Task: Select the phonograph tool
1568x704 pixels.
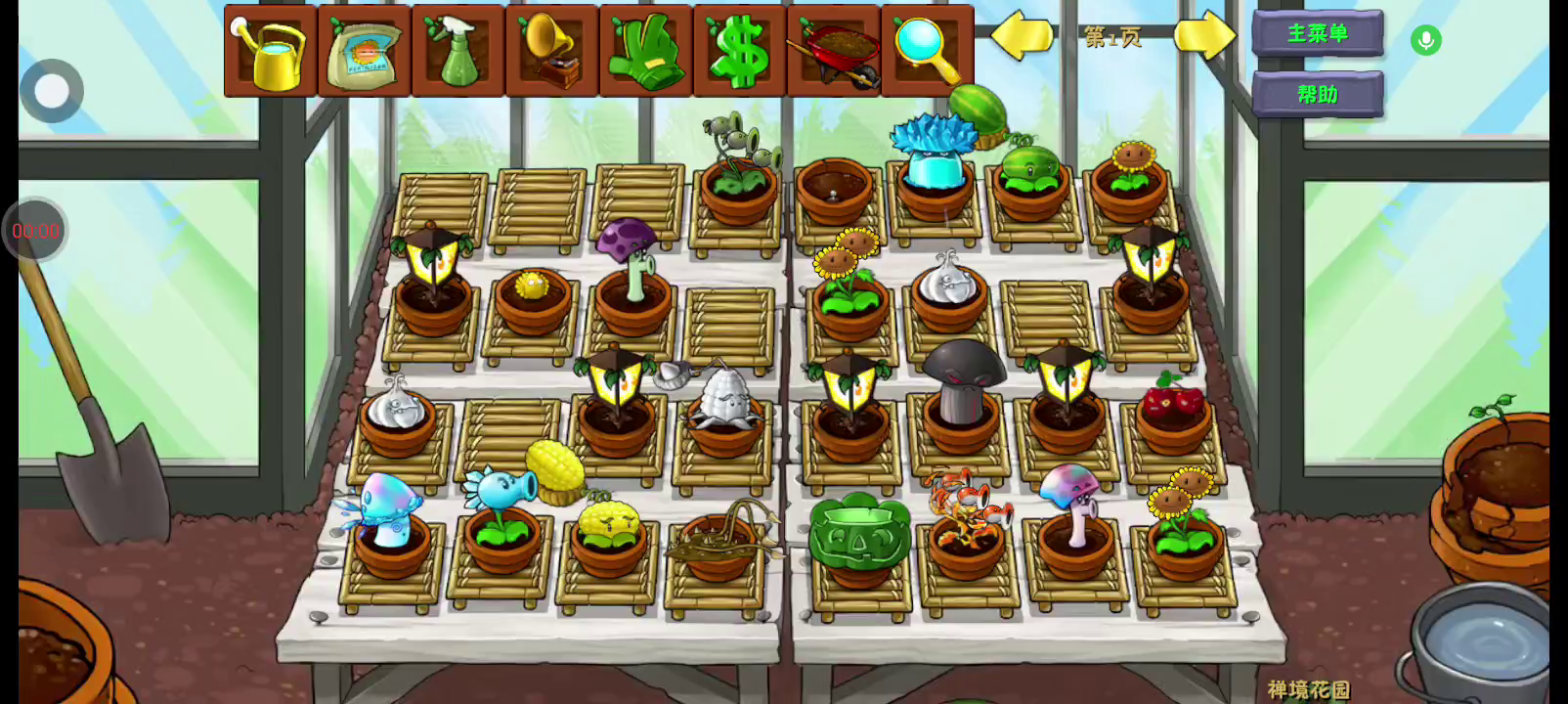Action: (551, 51)
